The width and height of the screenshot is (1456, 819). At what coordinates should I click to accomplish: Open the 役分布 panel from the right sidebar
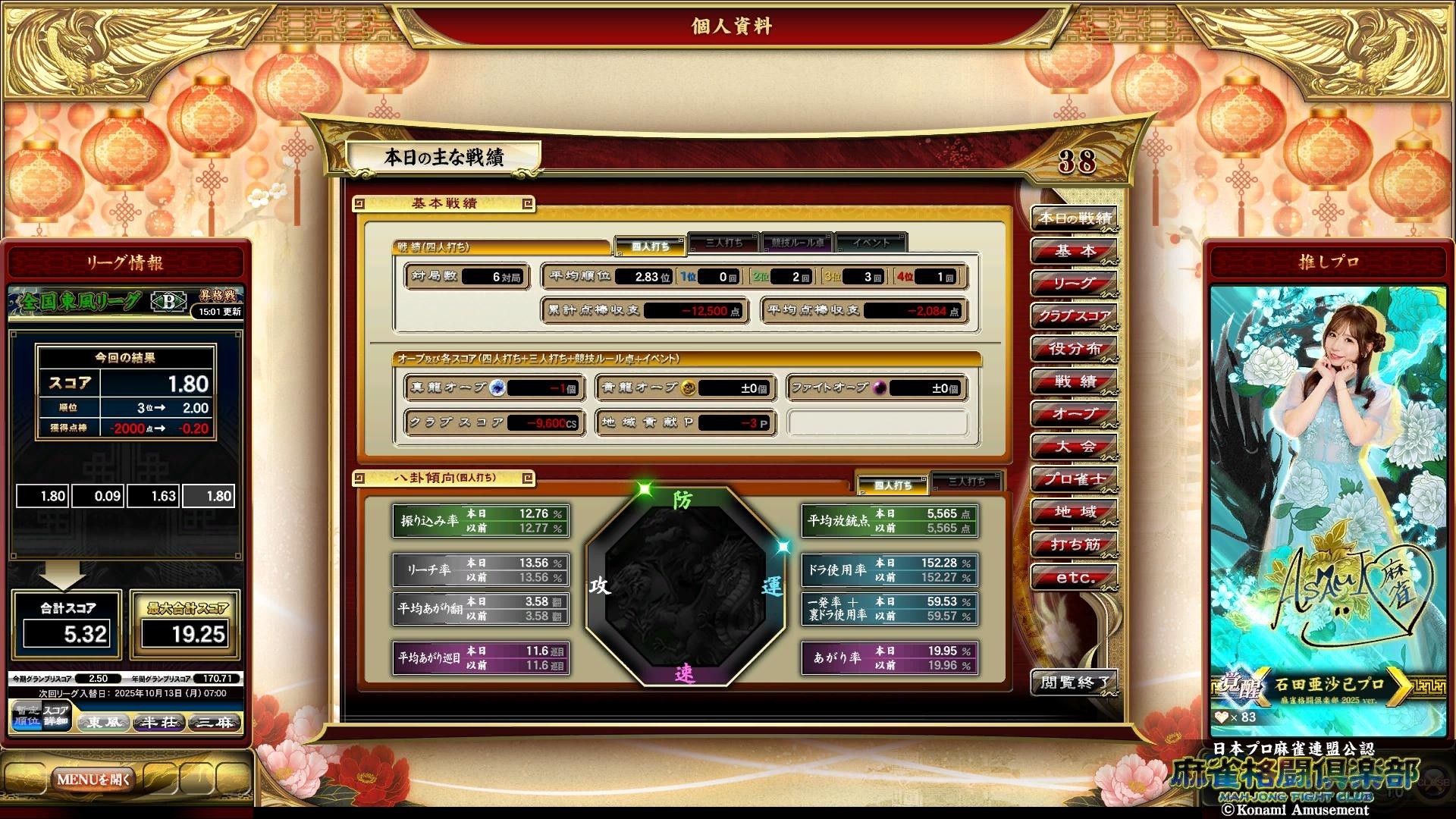coord(1074,349)
